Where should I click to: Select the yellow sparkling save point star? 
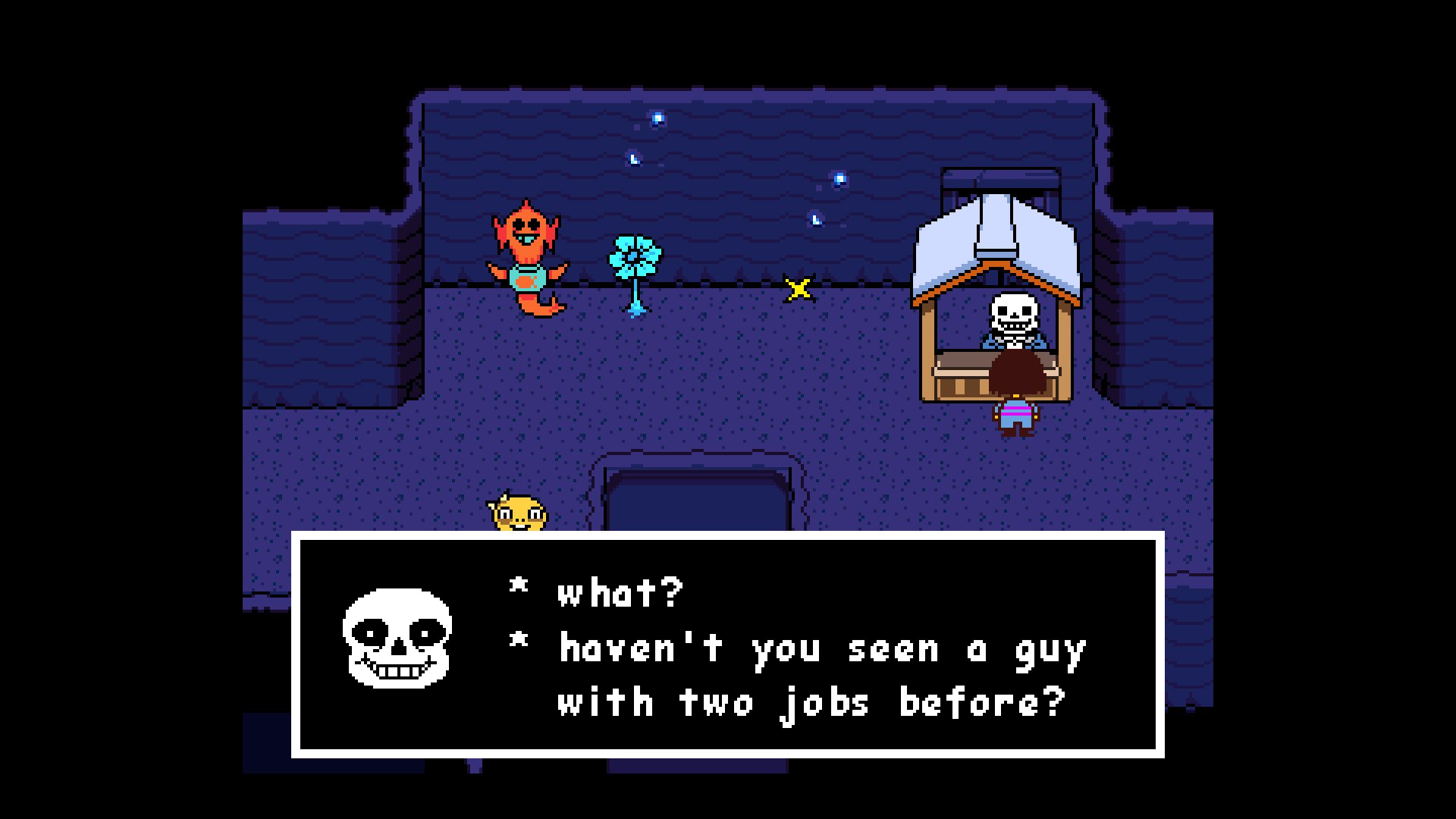799,287
